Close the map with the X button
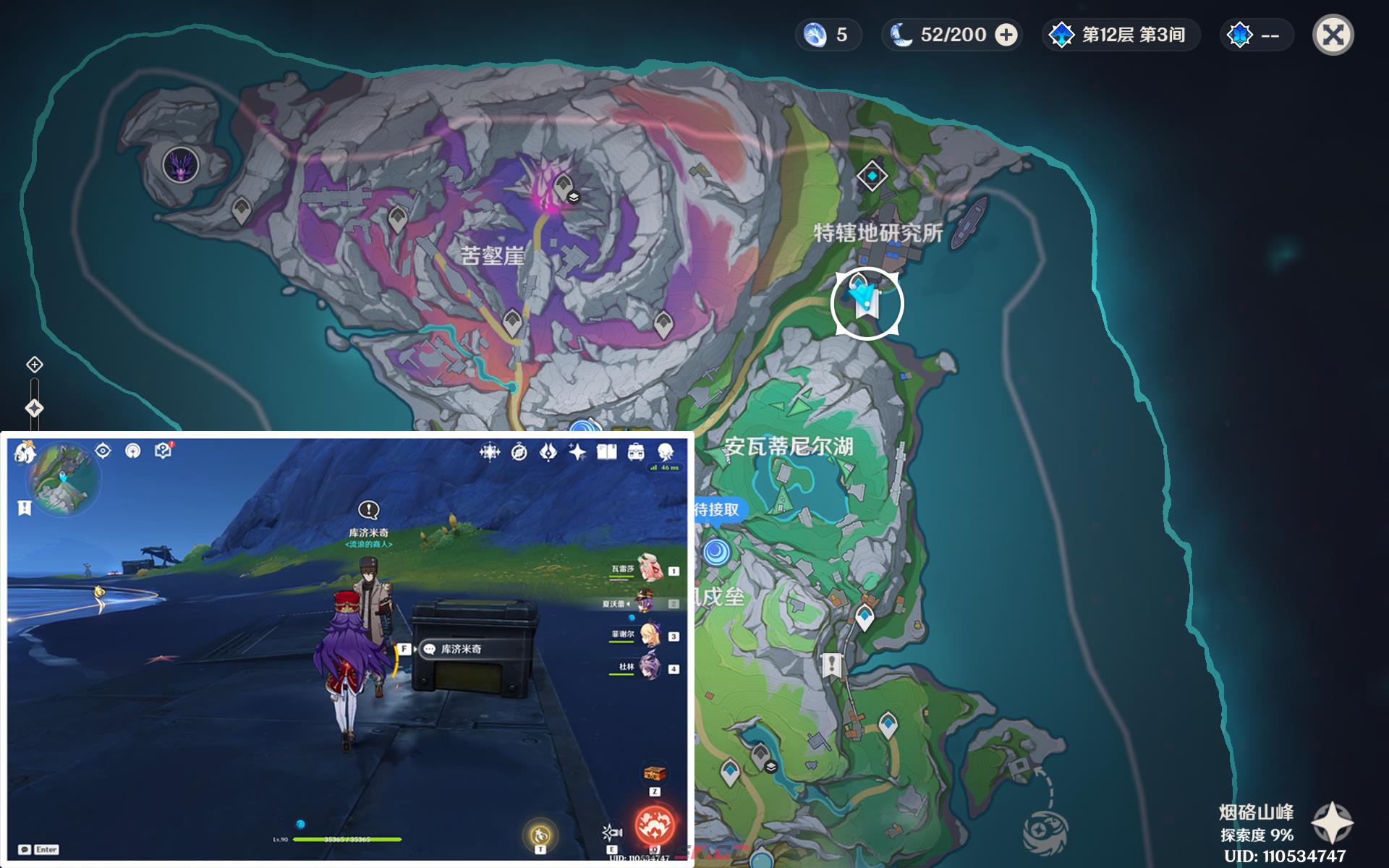The image size is (1389, 868). click(1333, 35)
